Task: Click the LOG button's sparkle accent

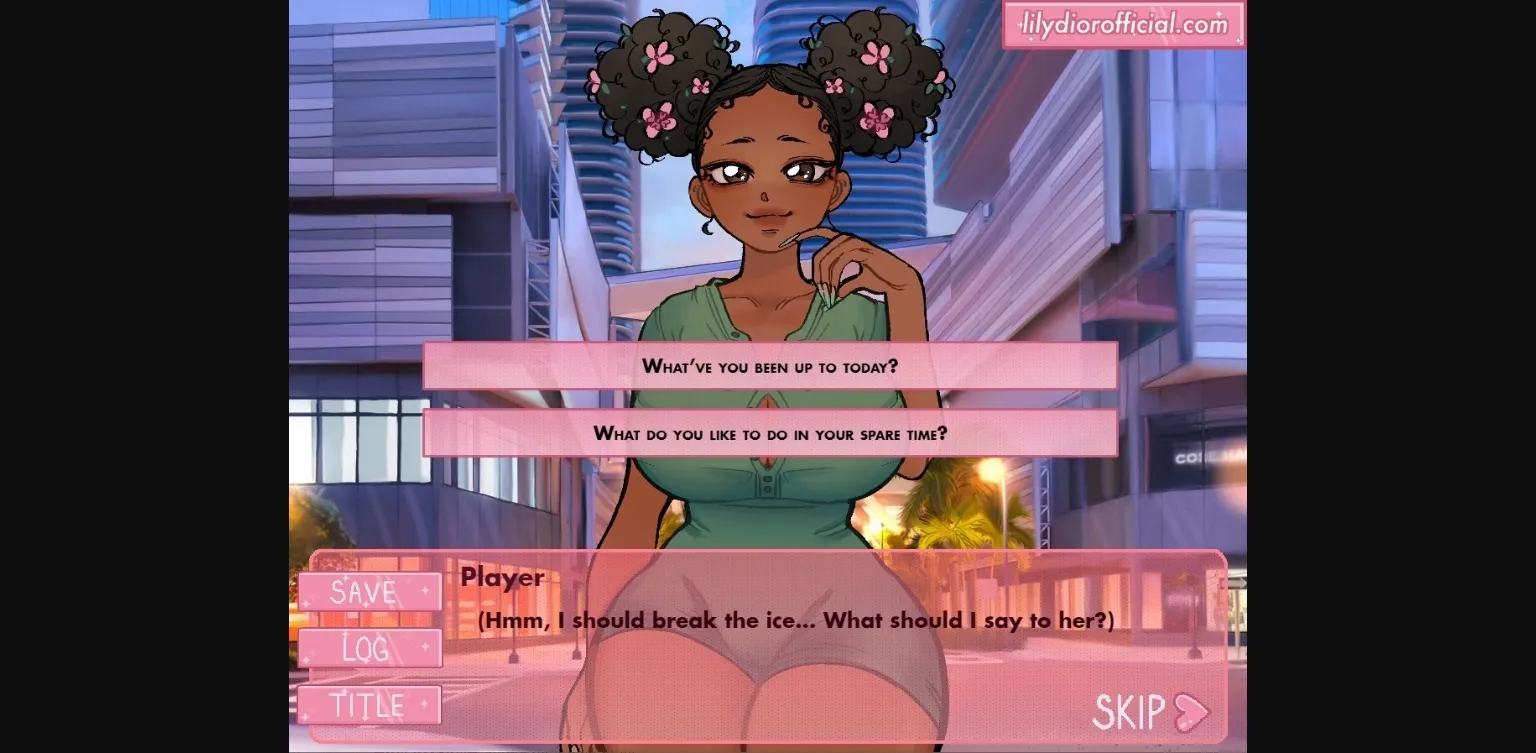Action: pyautogui.click(x=425, y=647)
